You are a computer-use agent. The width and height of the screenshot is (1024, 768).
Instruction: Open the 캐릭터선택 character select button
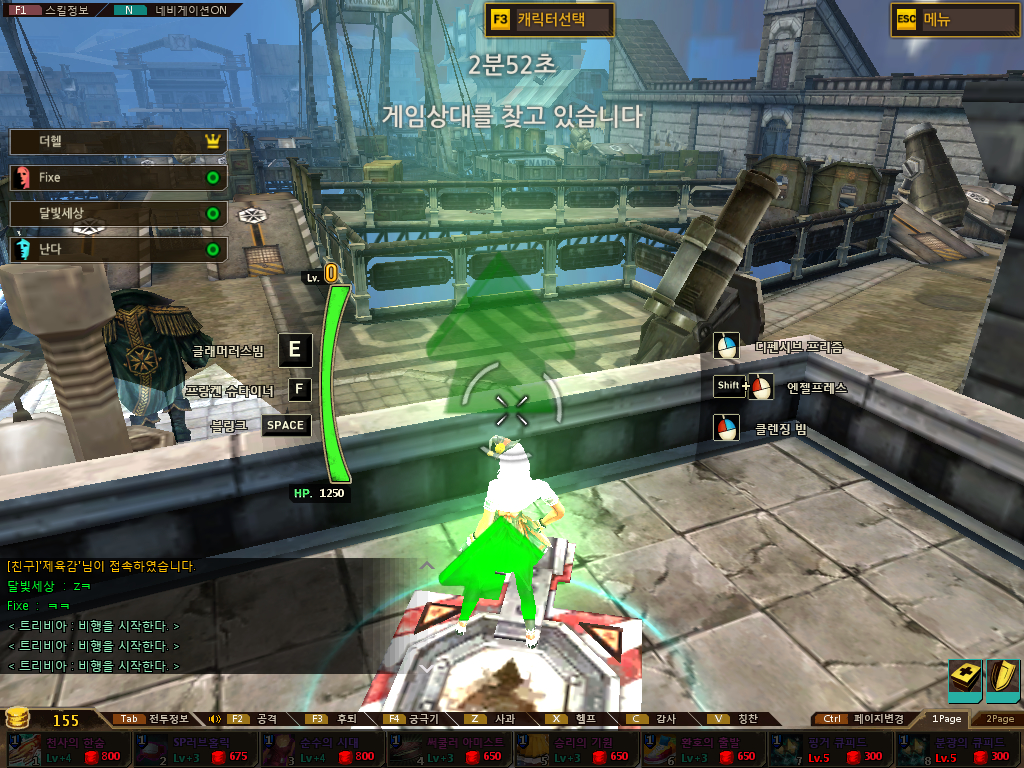(x=549, y=19)
